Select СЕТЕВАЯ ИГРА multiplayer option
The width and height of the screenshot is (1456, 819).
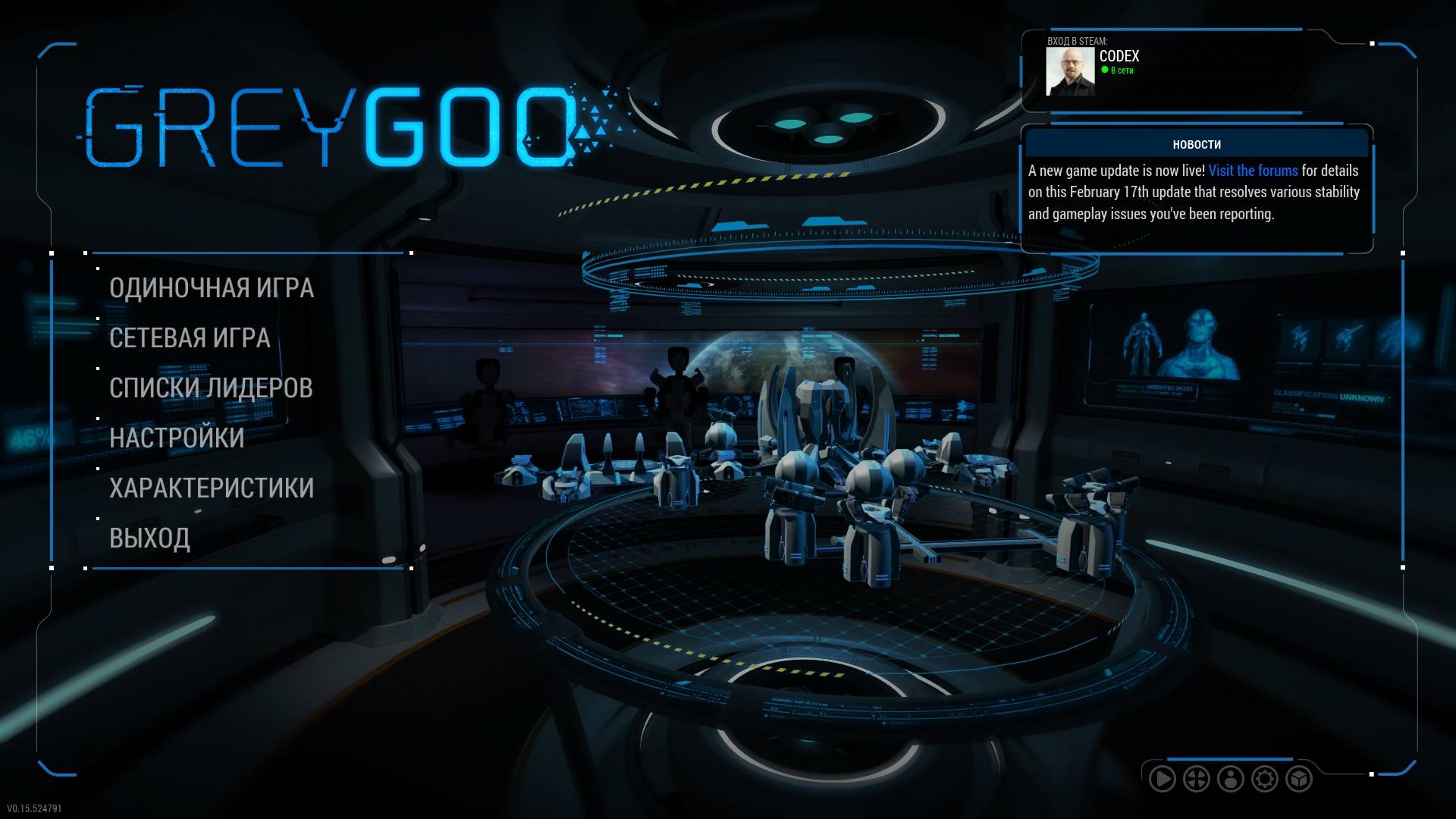click(190, 338)
